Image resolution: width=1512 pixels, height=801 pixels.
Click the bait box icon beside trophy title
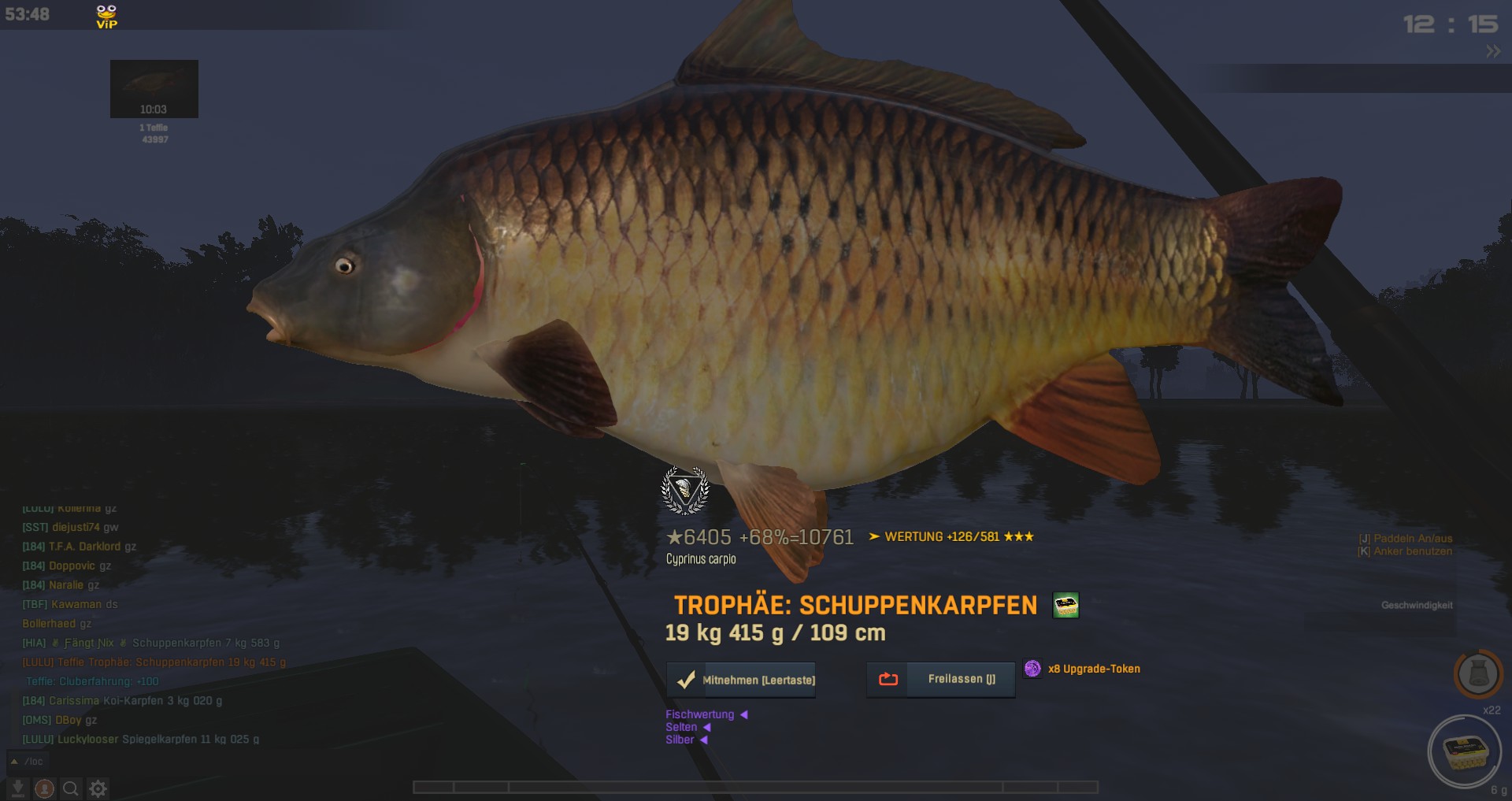[1065, 606]
